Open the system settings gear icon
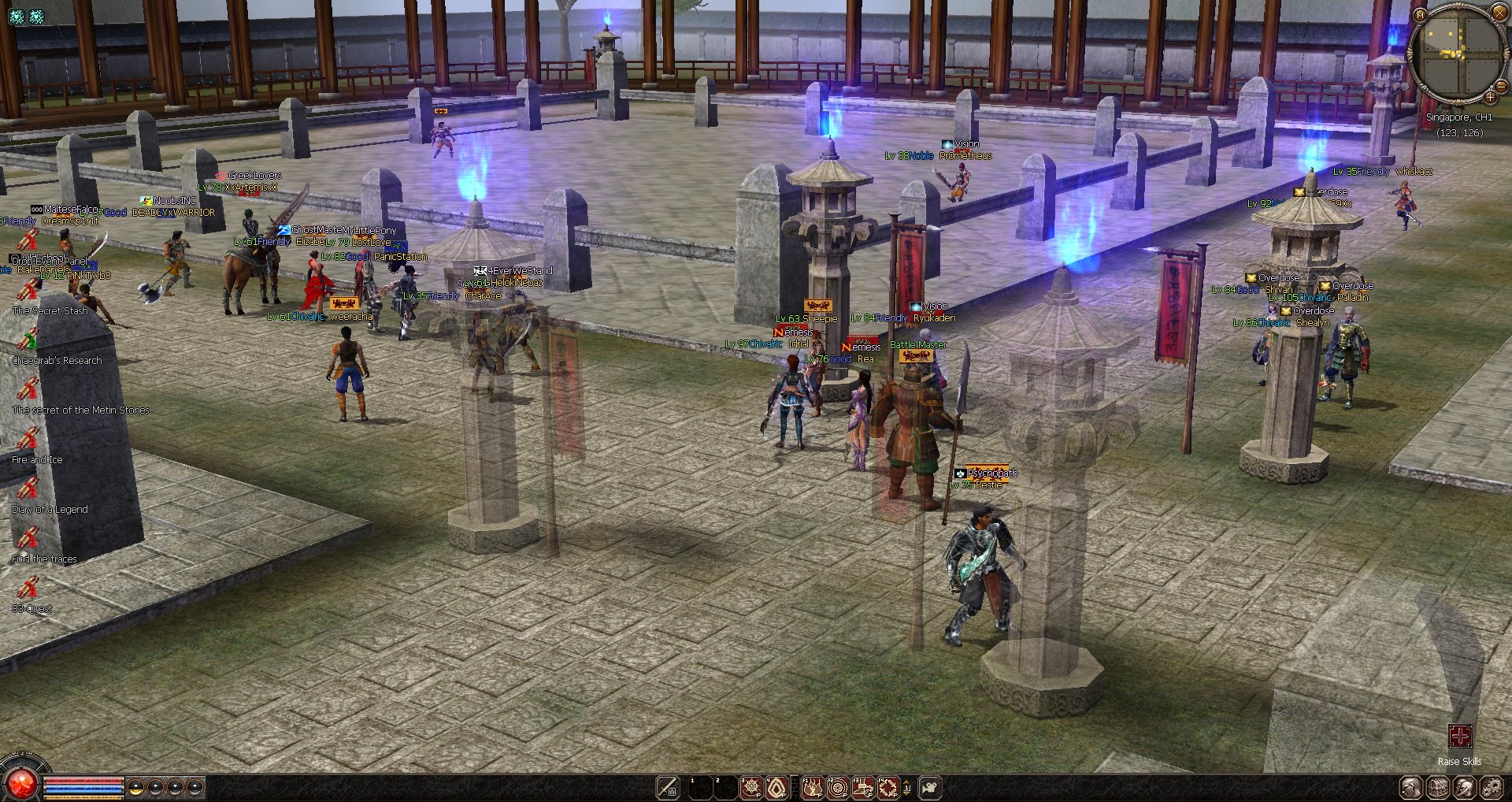Screen dimensions: 1512x802 [x=1491, y=787]
